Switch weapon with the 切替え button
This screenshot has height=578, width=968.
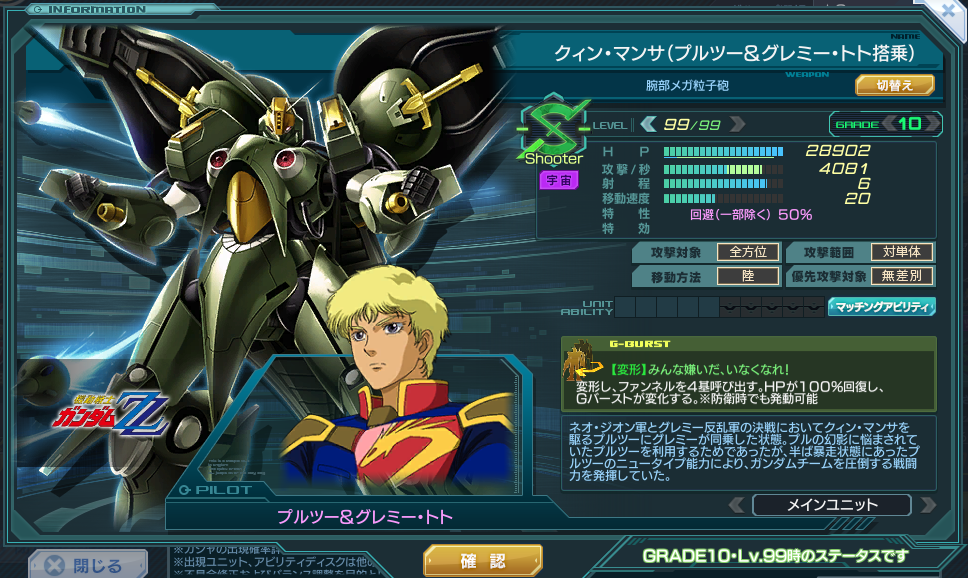[894, 85]
